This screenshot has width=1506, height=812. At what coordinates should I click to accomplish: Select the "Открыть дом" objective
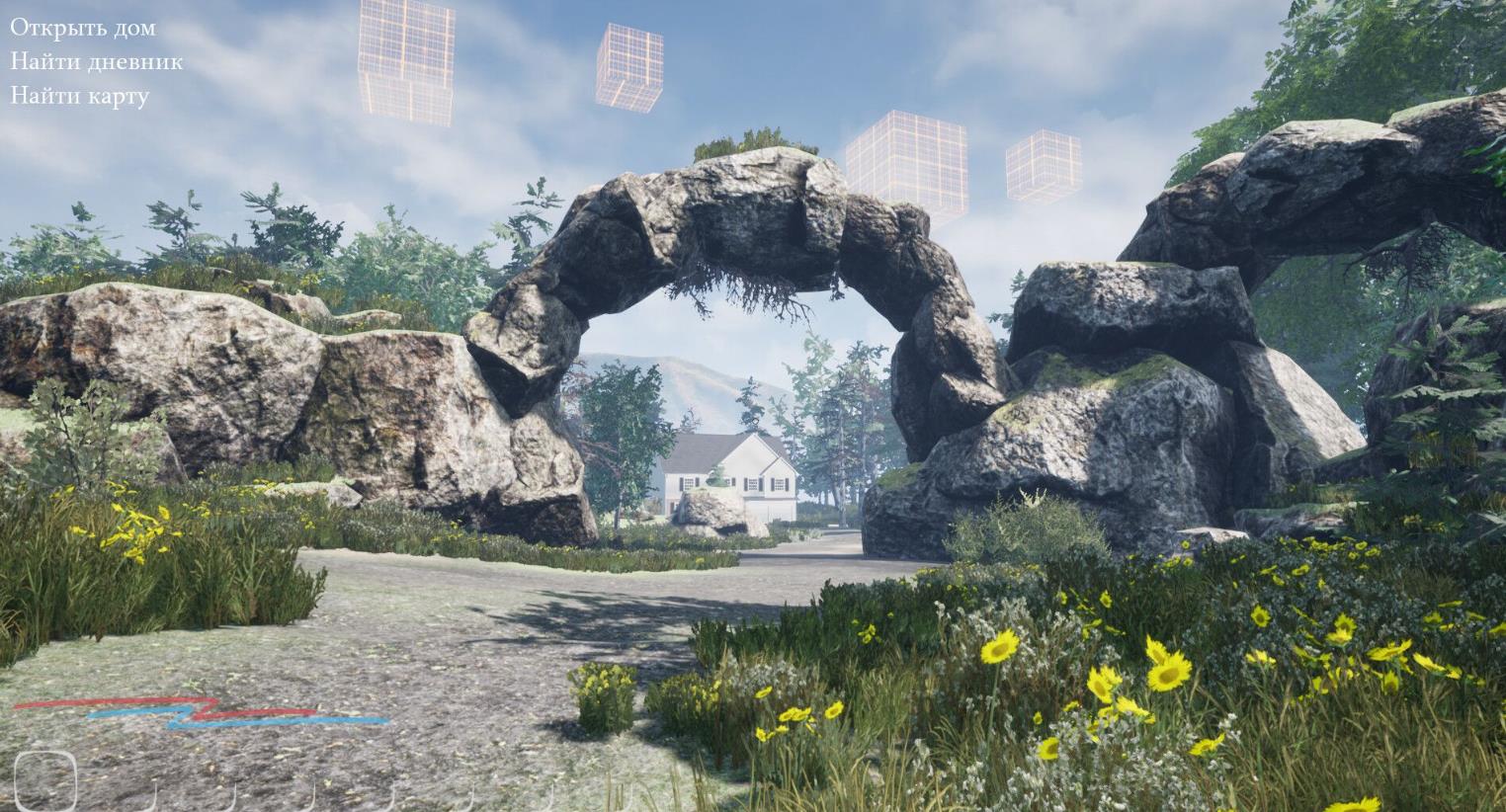pyautogui.click(x=83, y=28)
